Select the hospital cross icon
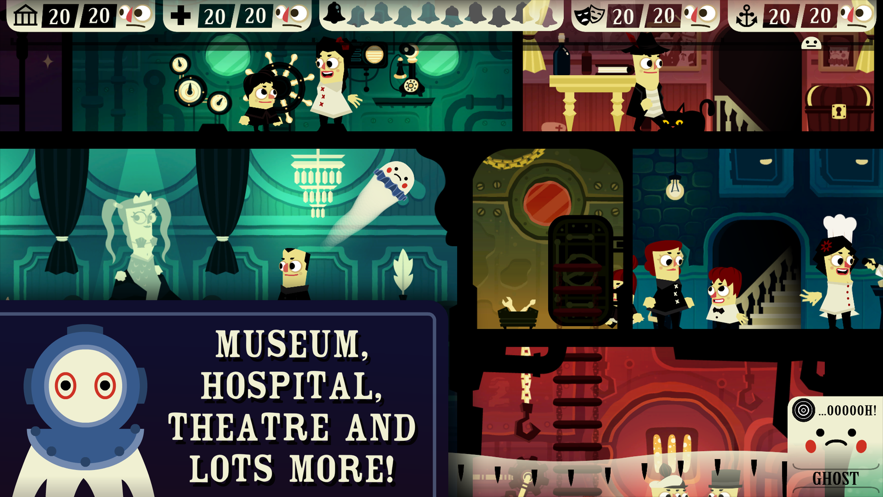 click(181, 15)
